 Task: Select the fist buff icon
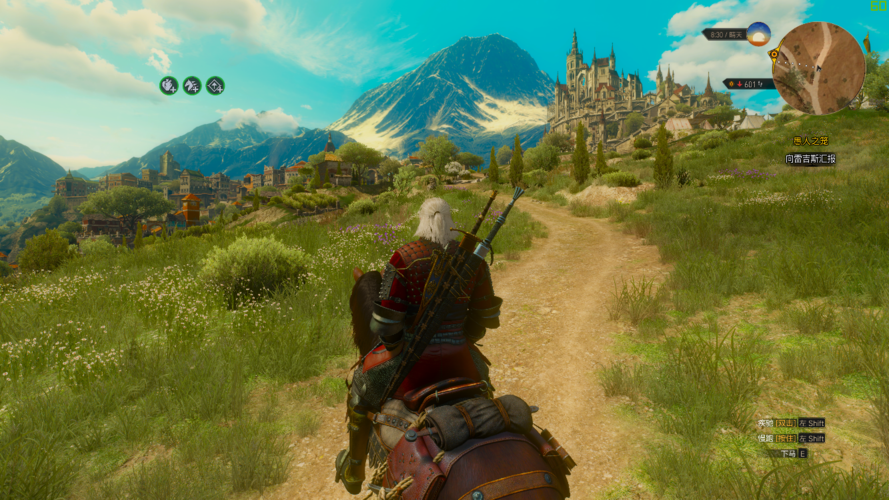168,86
